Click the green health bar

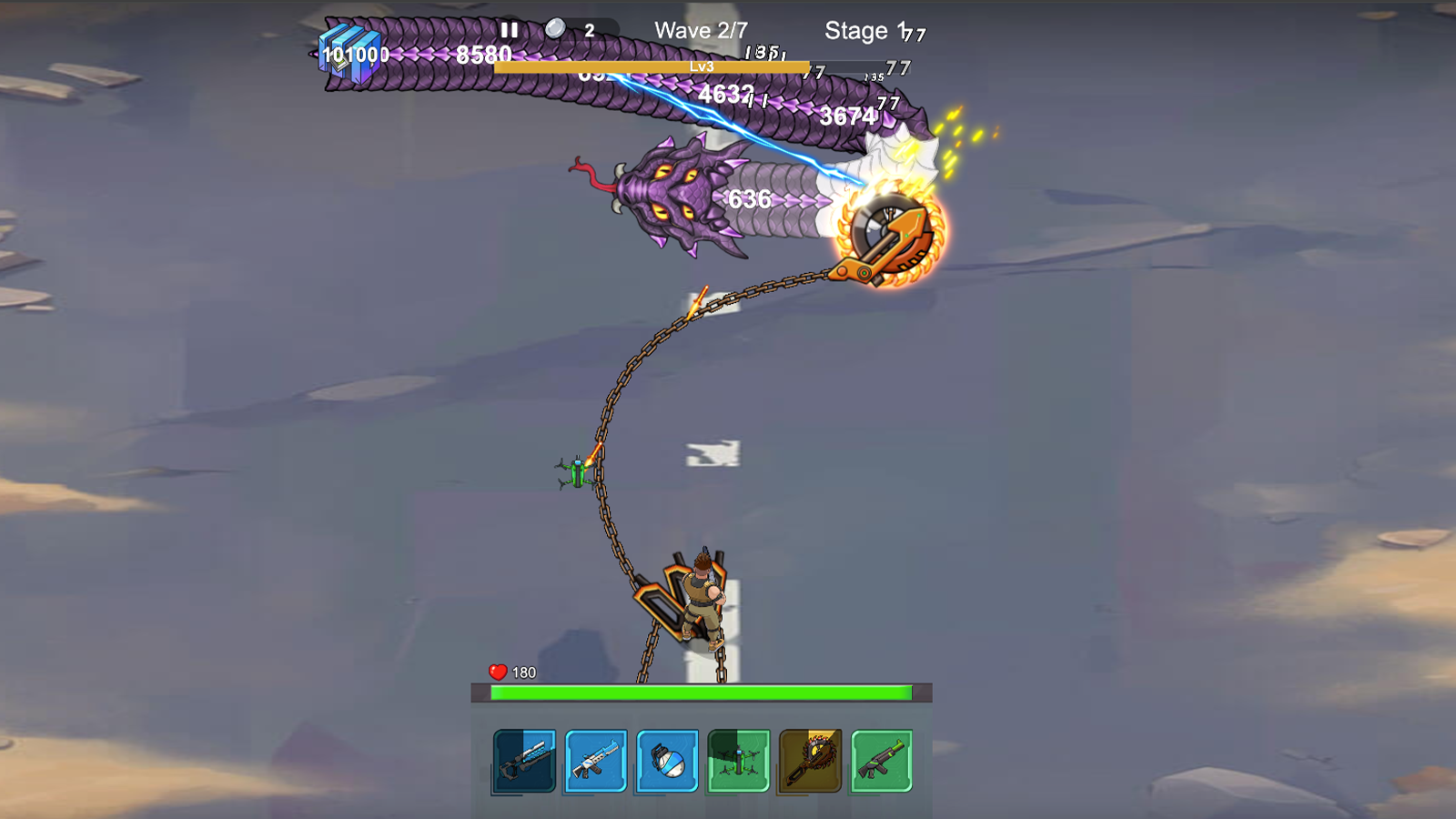701,692
